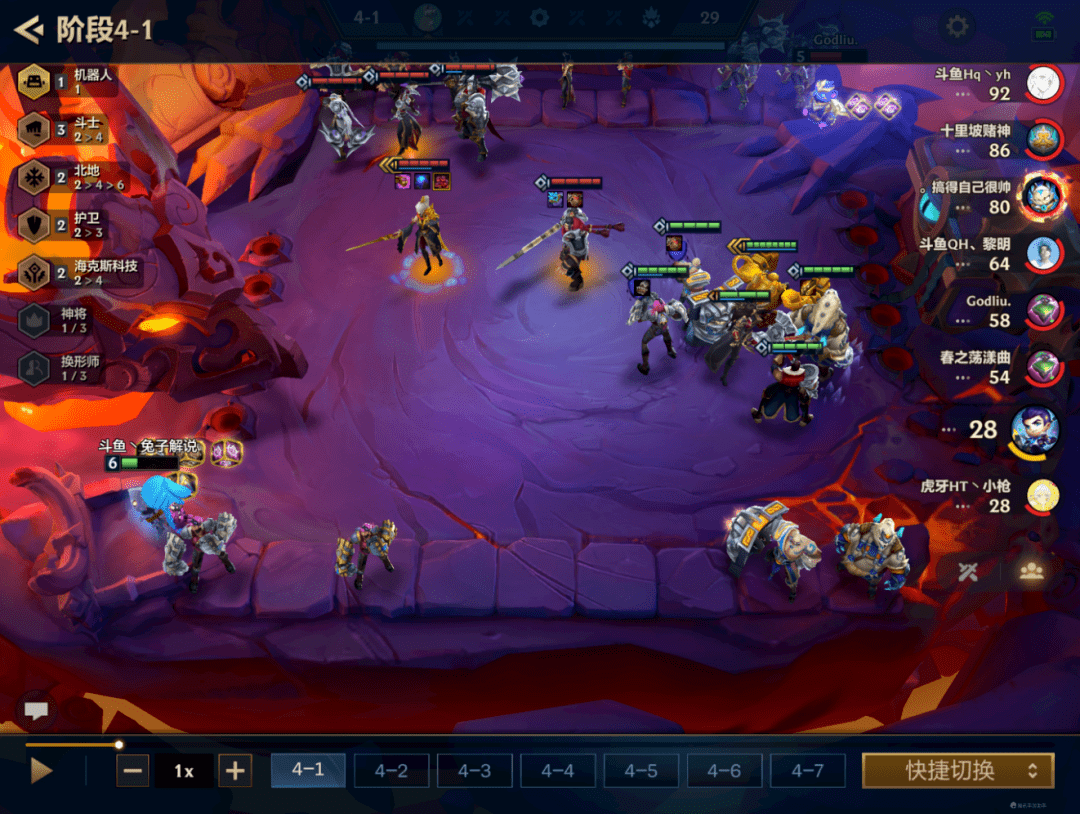Inspect the 斗士 trait

coord(34,129)
